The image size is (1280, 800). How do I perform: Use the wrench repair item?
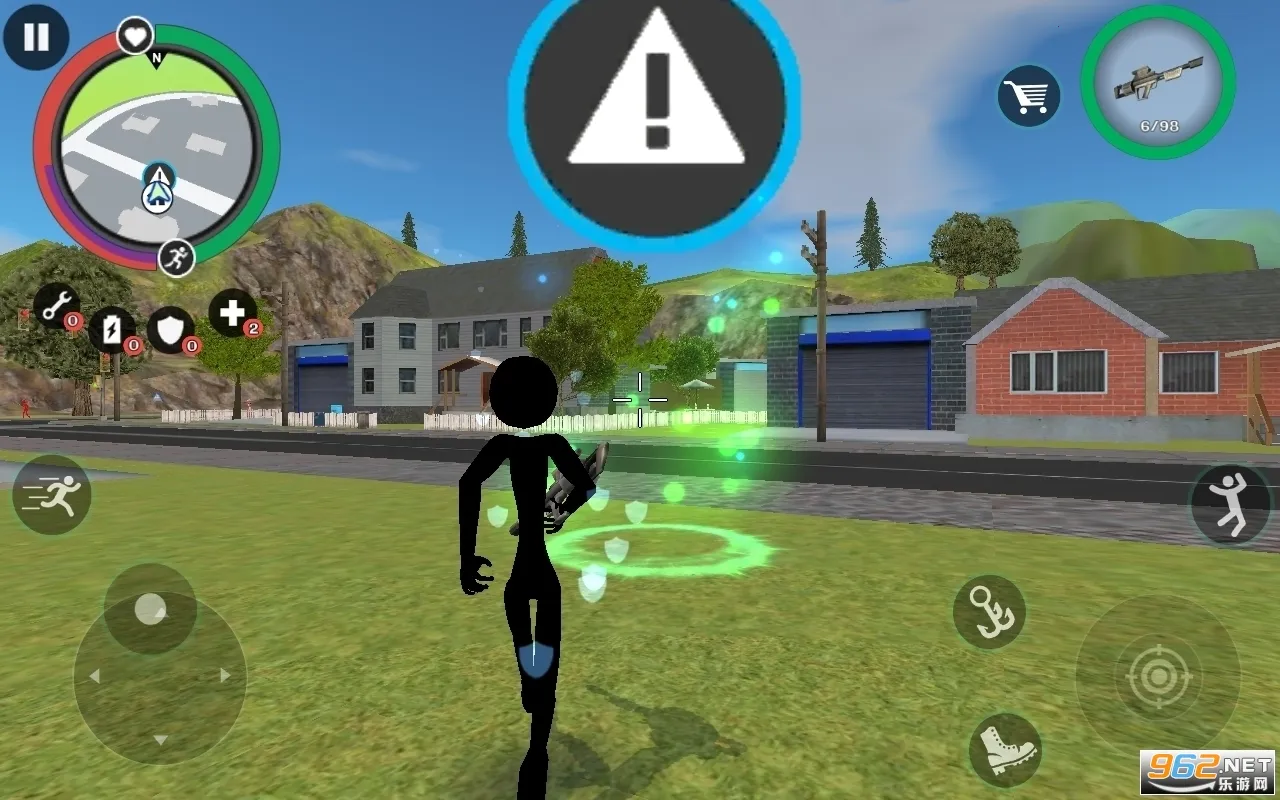pyautogui.click(x=58, y=304)
